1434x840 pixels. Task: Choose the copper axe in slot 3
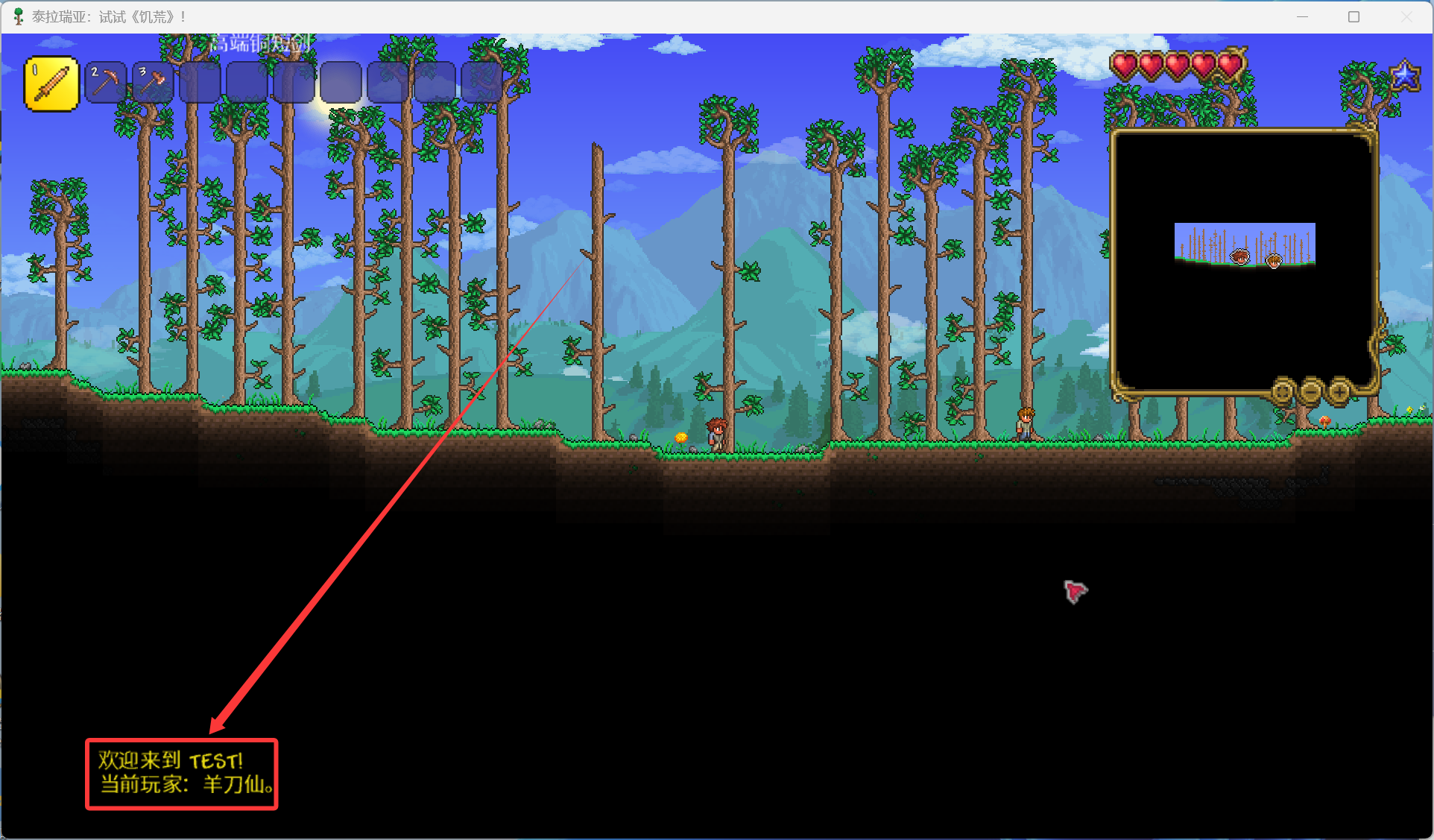click(x=153, y=82)
